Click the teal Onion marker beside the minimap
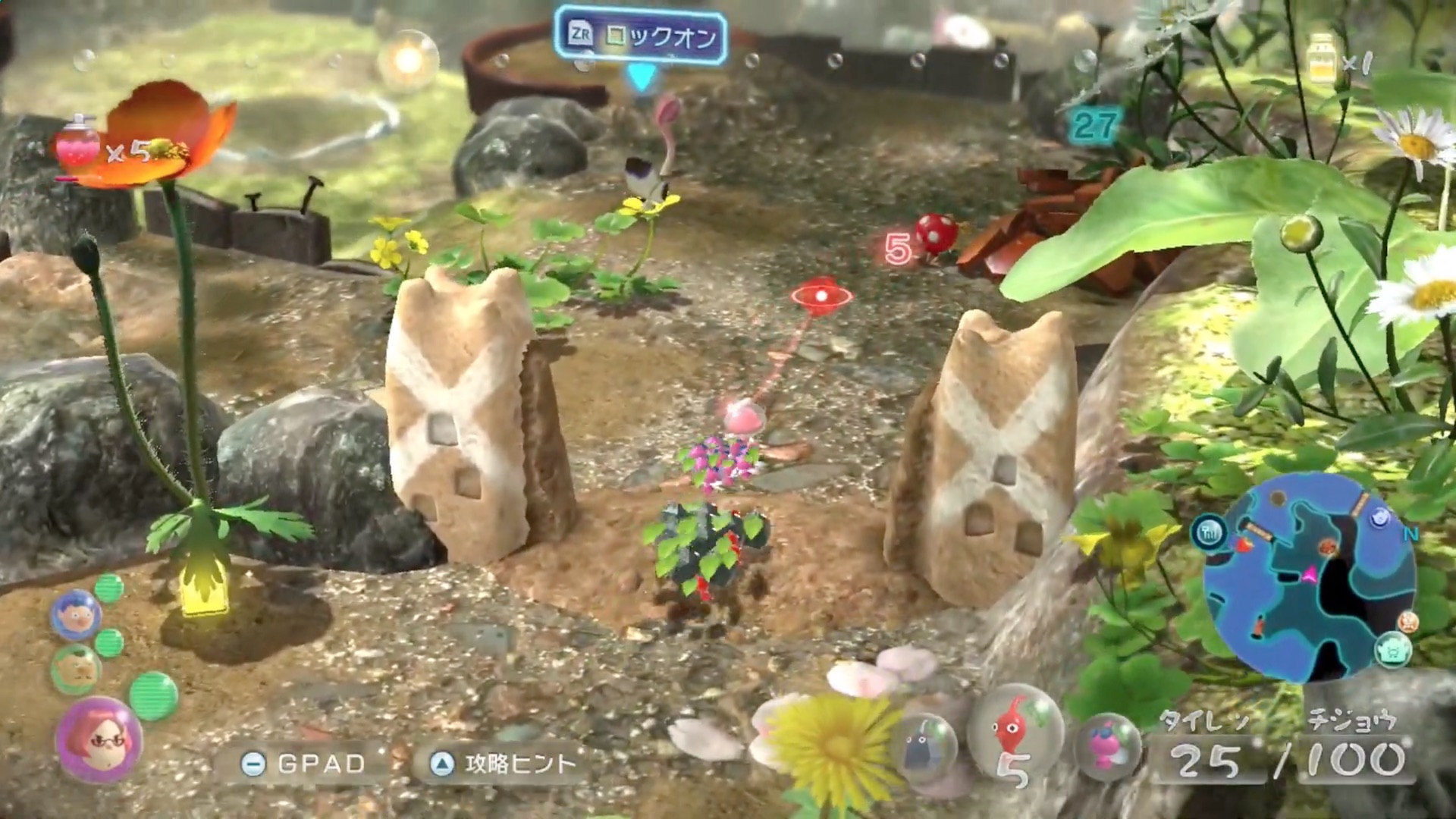Screen dimensions: 1456x819 1393,650
